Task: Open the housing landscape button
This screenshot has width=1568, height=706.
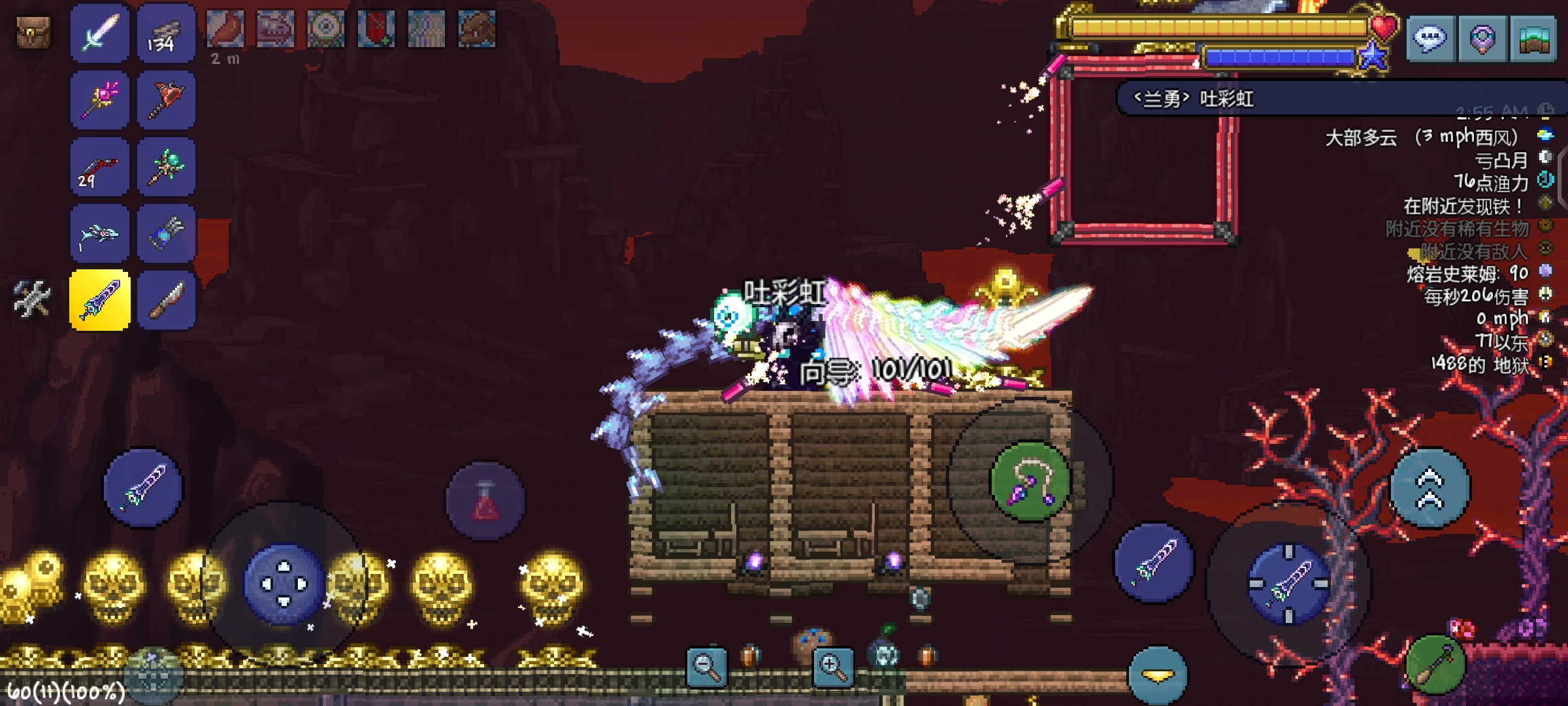Action: point(1533,39)
